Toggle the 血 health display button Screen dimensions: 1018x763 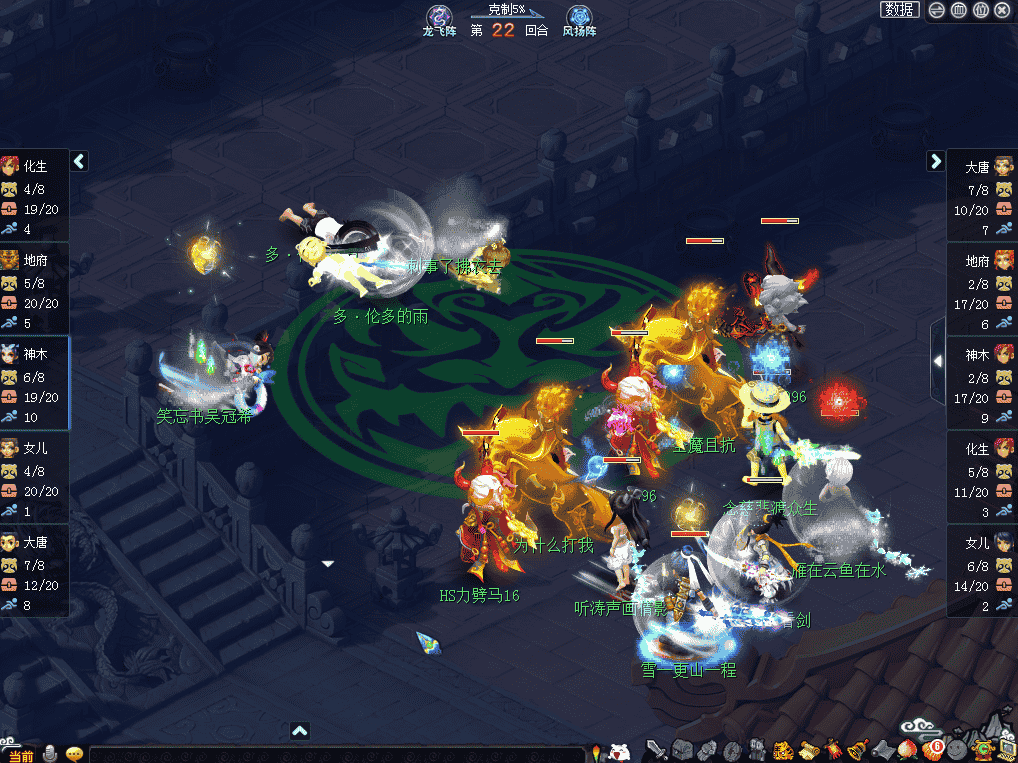(x=959, y=10)
